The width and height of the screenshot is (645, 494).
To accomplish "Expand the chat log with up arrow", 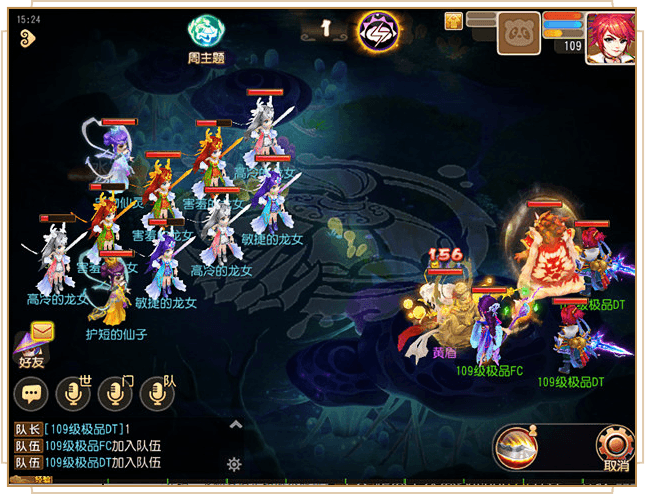I will pos(235,424).
